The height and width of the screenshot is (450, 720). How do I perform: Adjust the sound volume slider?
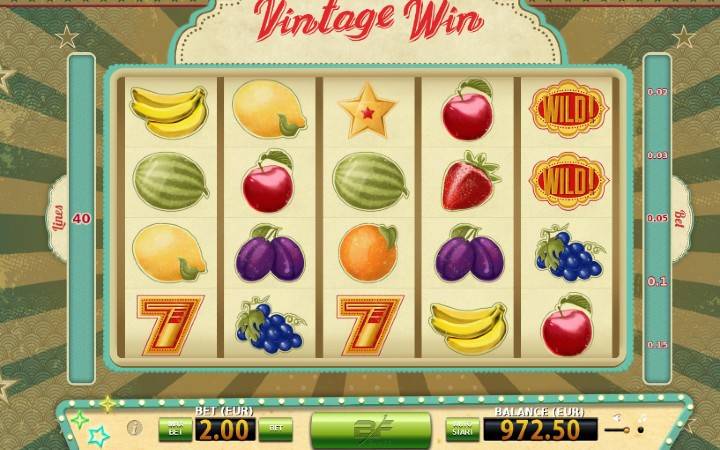click(x=623, y=430)
